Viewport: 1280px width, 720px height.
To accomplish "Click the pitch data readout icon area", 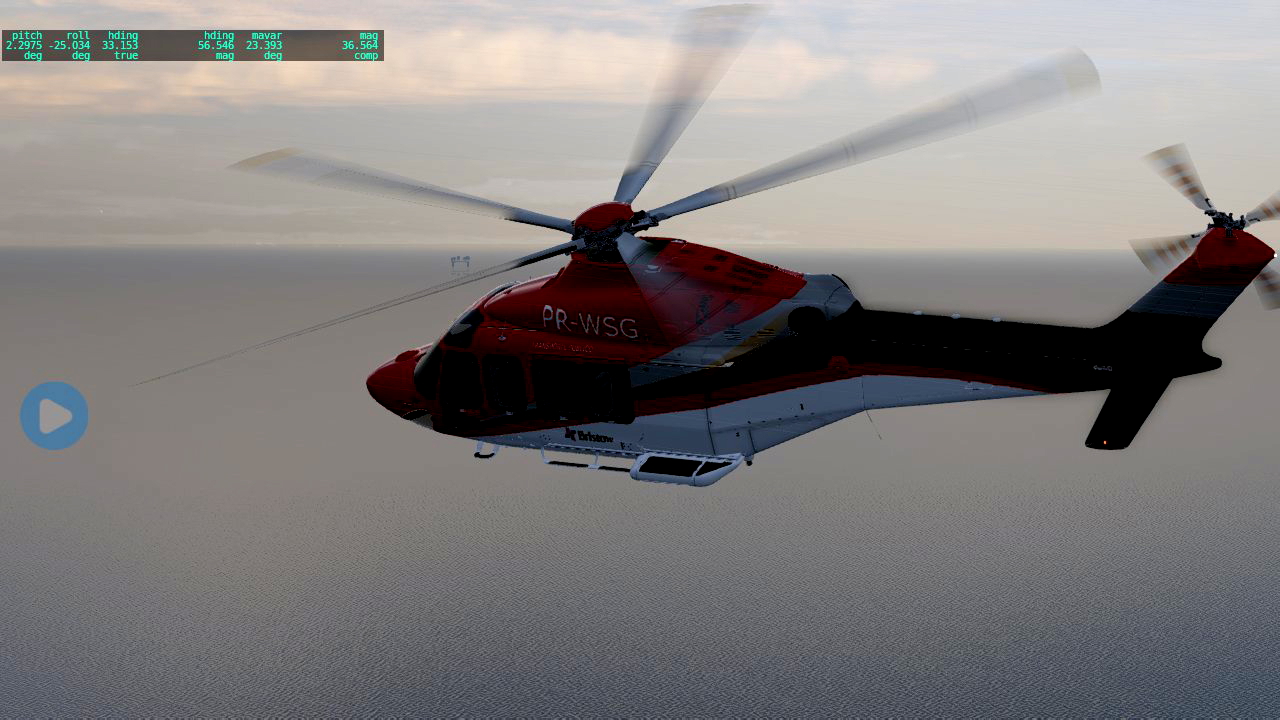I will (27, 45).
